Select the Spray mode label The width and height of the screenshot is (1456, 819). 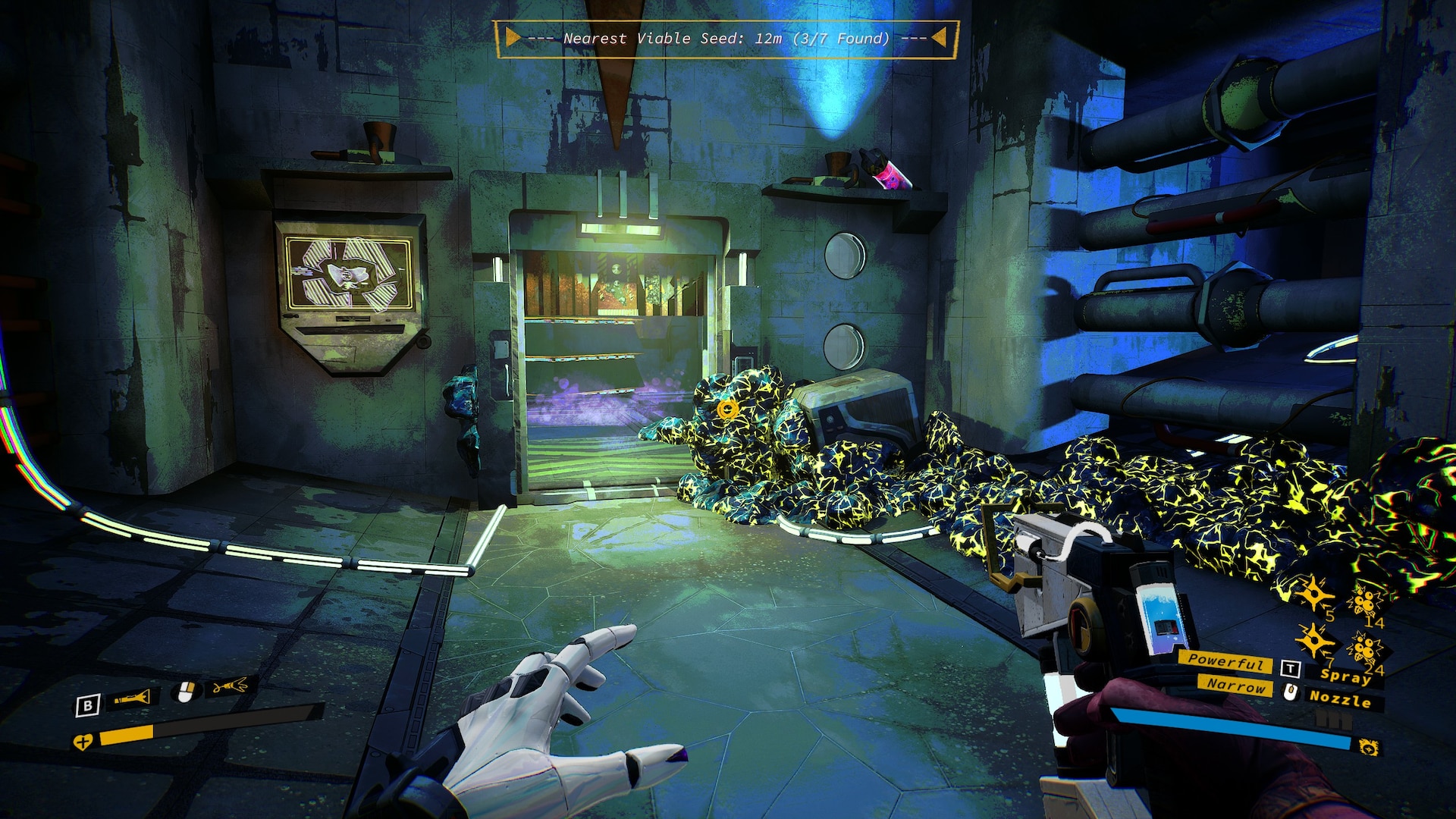coord(1345,675)
